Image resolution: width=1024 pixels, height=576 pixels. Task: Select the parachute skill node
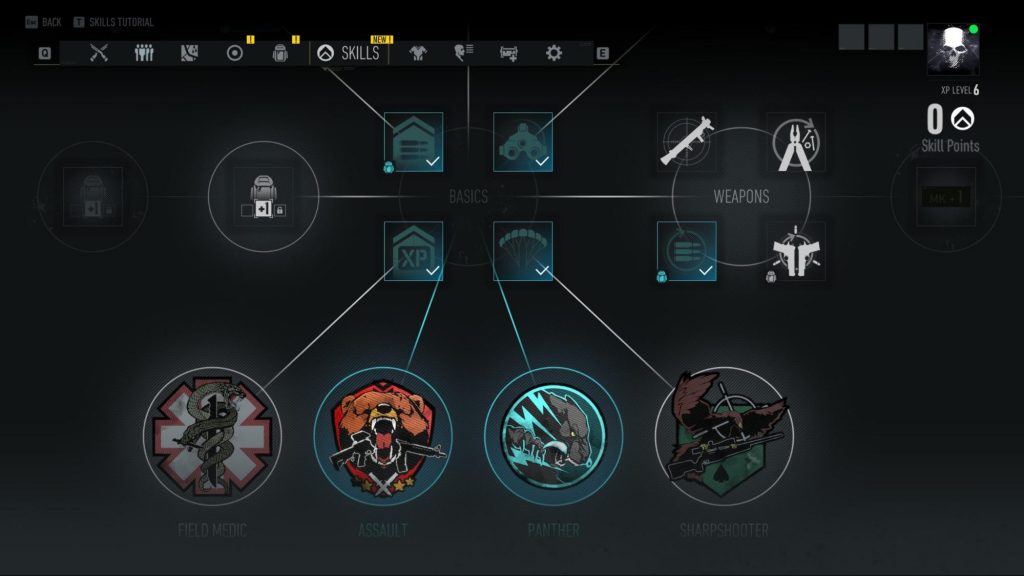(523, 251)
